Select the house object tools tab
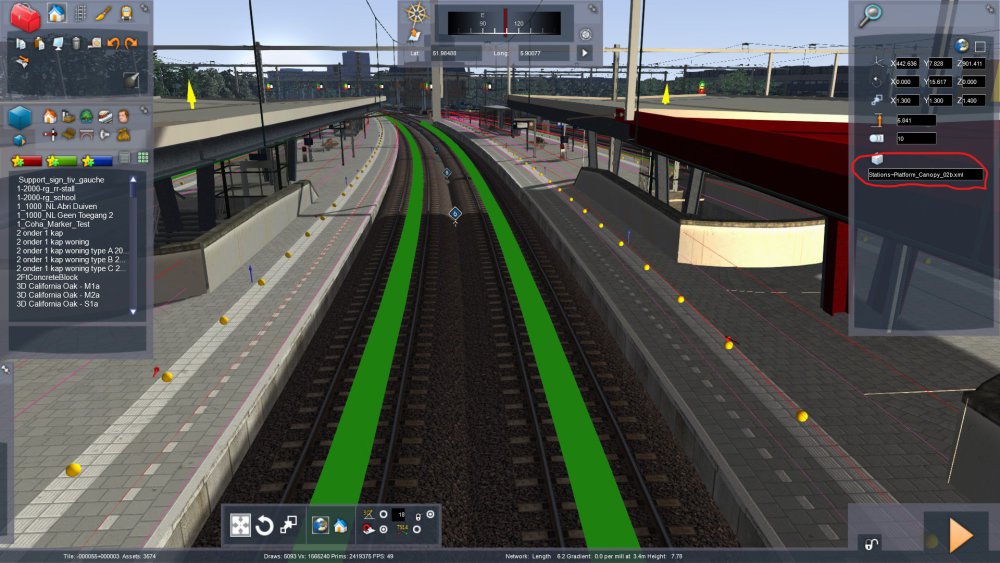Viewport: 1000px width, 563px height. pos(56,14)
